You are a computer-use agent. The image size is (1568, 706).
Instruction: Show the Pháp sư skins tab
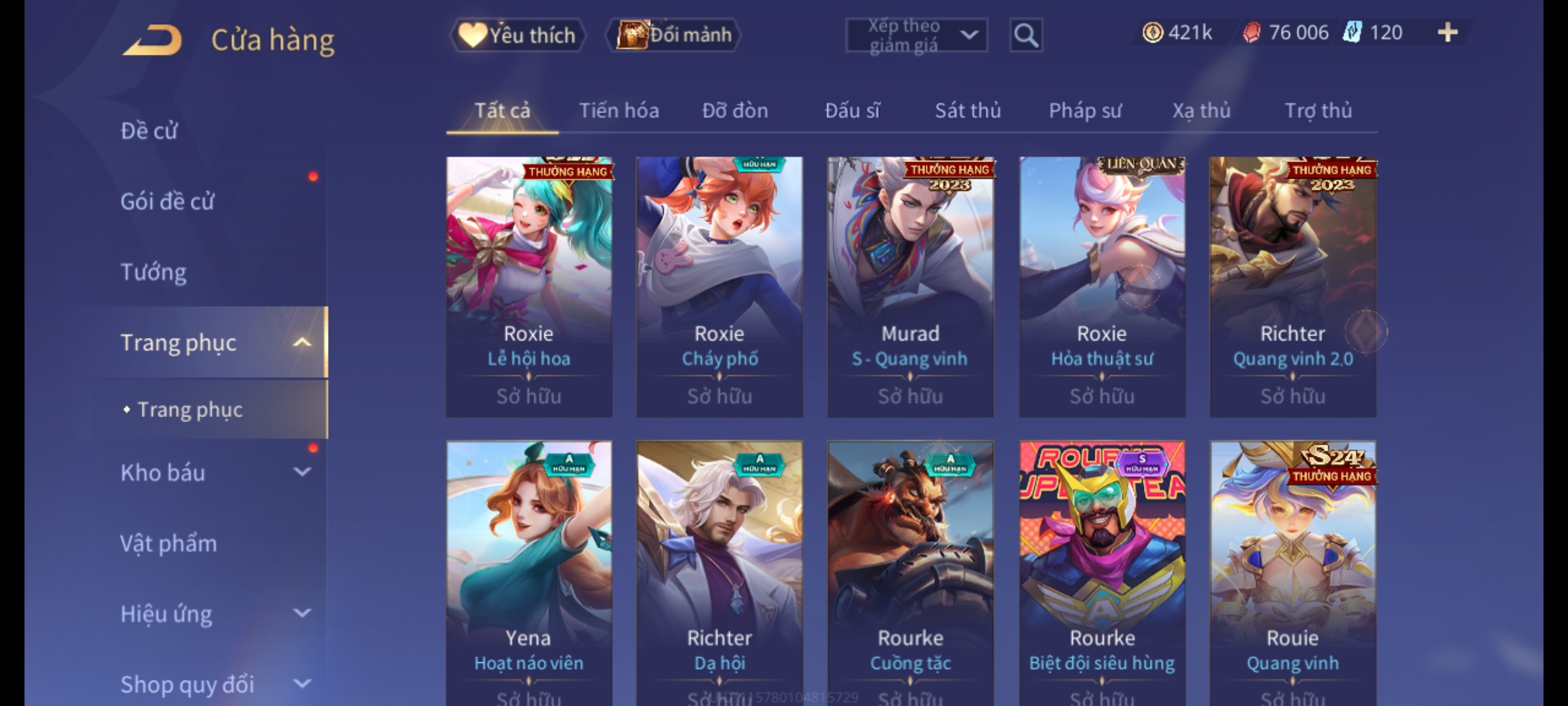pos(1085,110)
